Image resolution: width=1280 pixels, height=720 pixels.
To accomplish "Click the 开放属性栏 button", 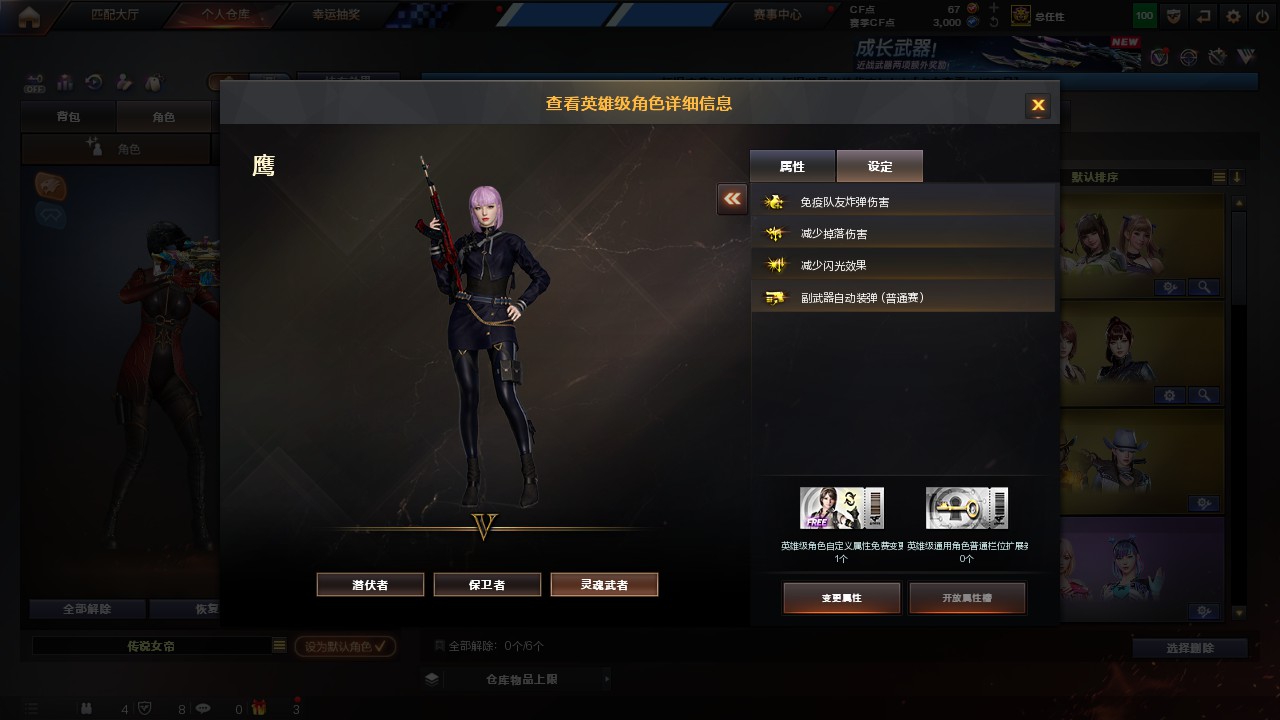I will pos(967,598).
